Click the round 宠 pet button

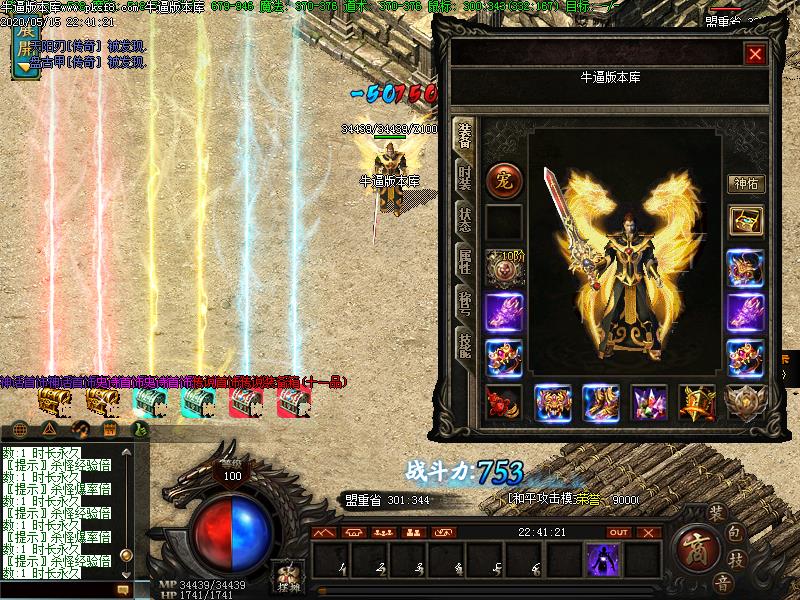click(503, 180)
